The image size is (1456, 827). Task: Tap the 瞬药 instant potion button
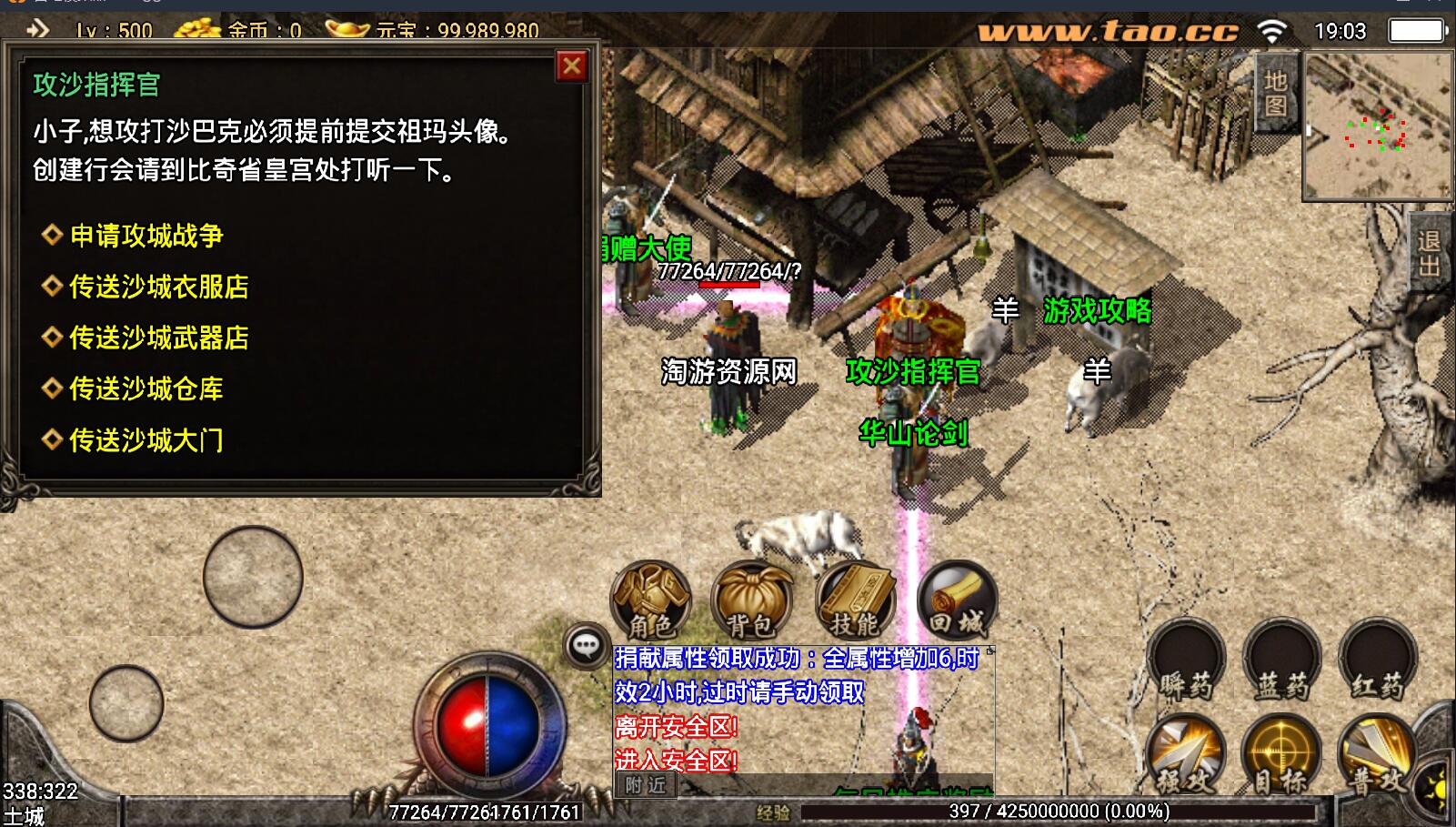point(1187,661)
